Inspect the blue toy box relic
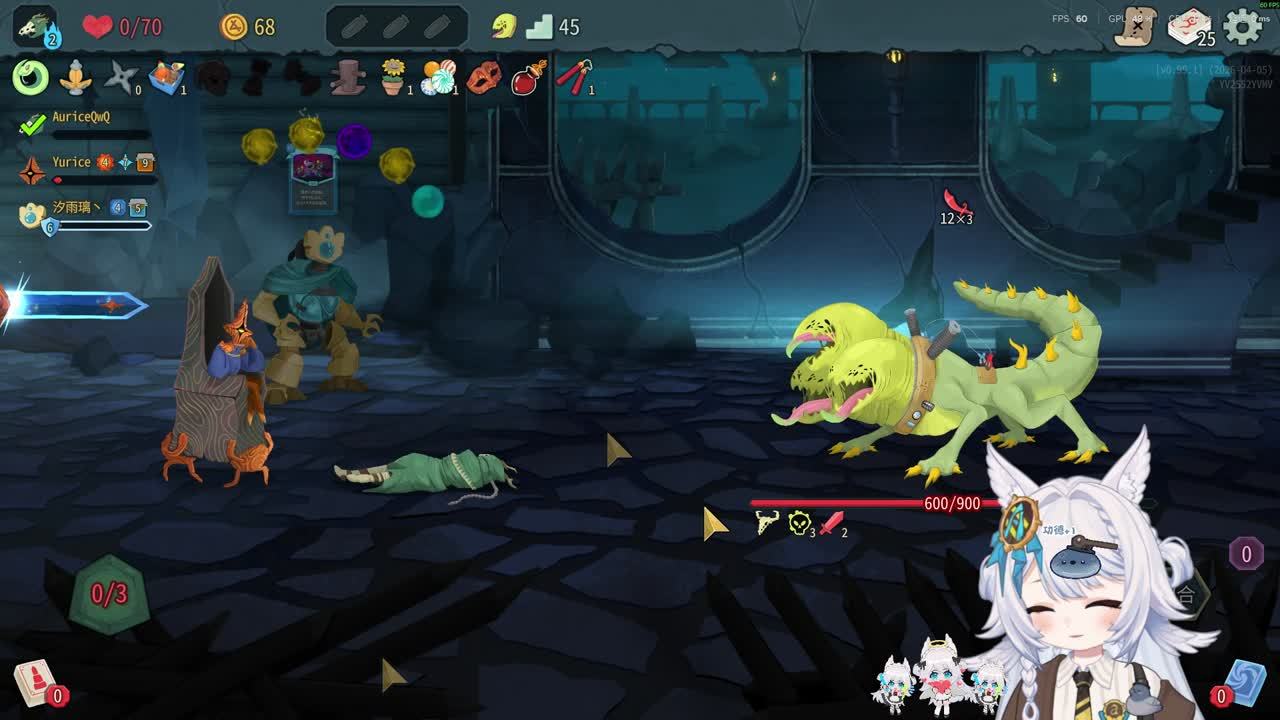Image resolution: width=1280 pixels, height=720 pixels. point(167,77)
